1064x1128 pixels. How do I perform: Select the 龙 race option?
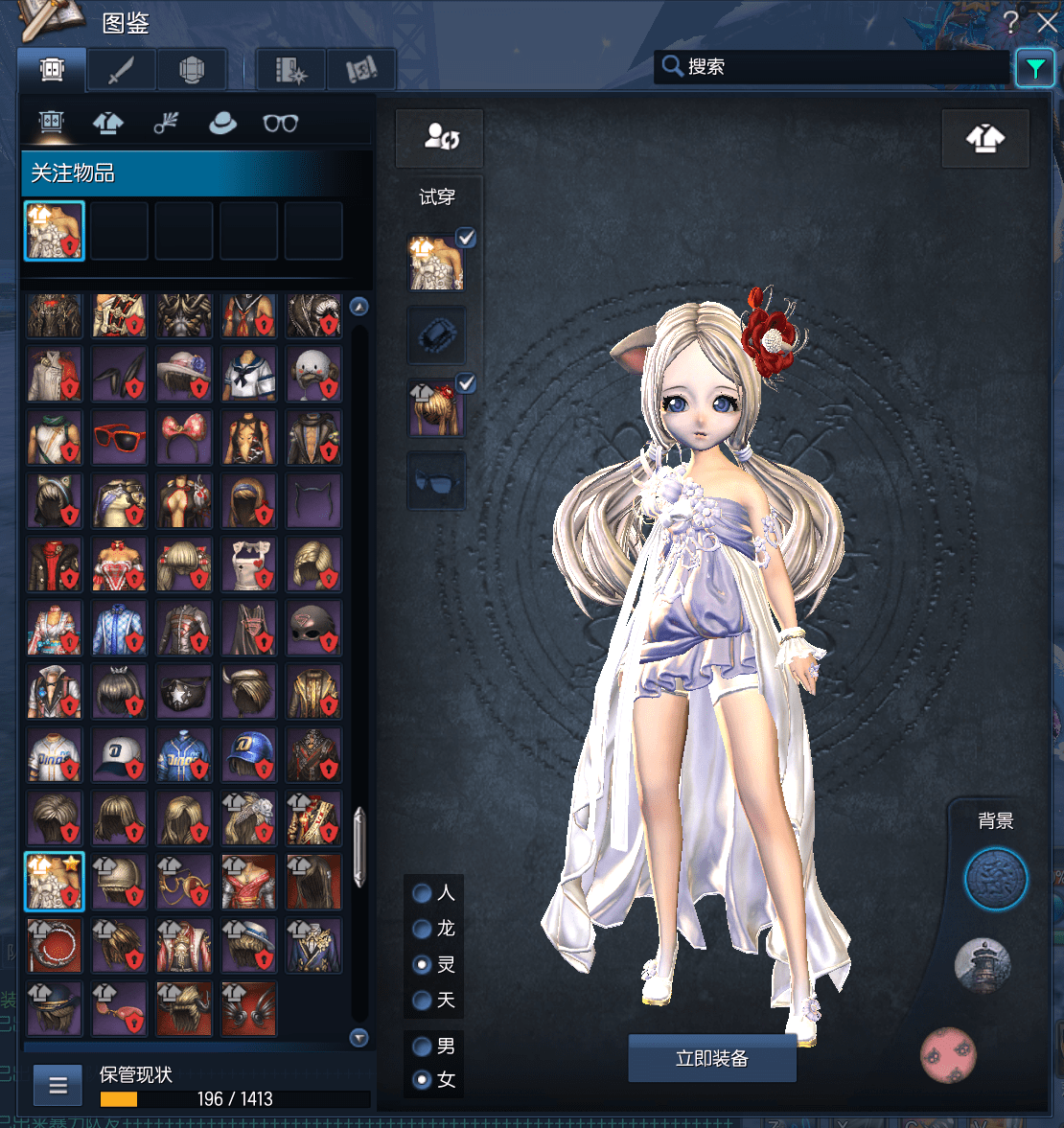(x=422, y=929)
